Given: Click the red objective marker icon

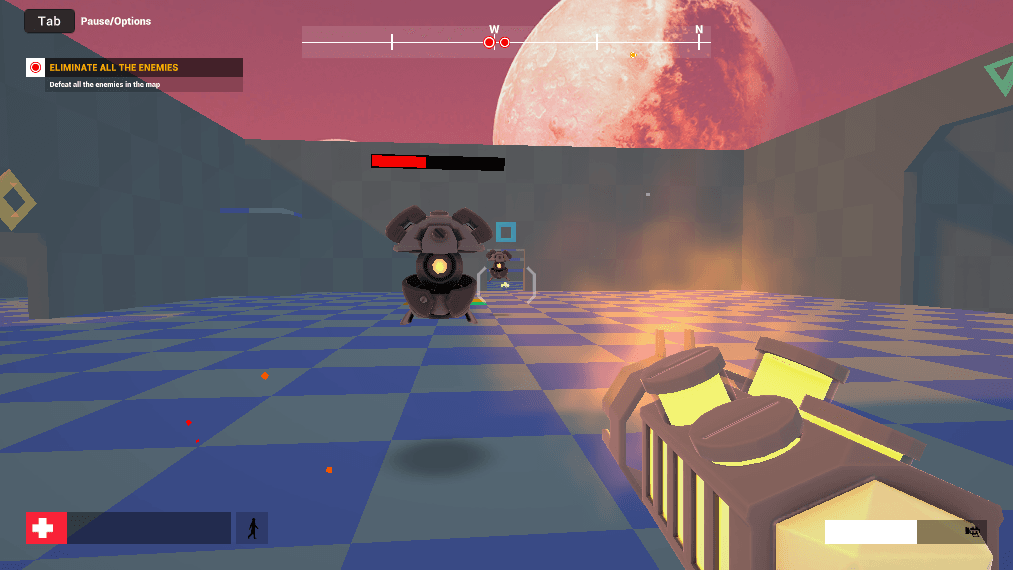Looking at the screenshot, I should 36,68.
